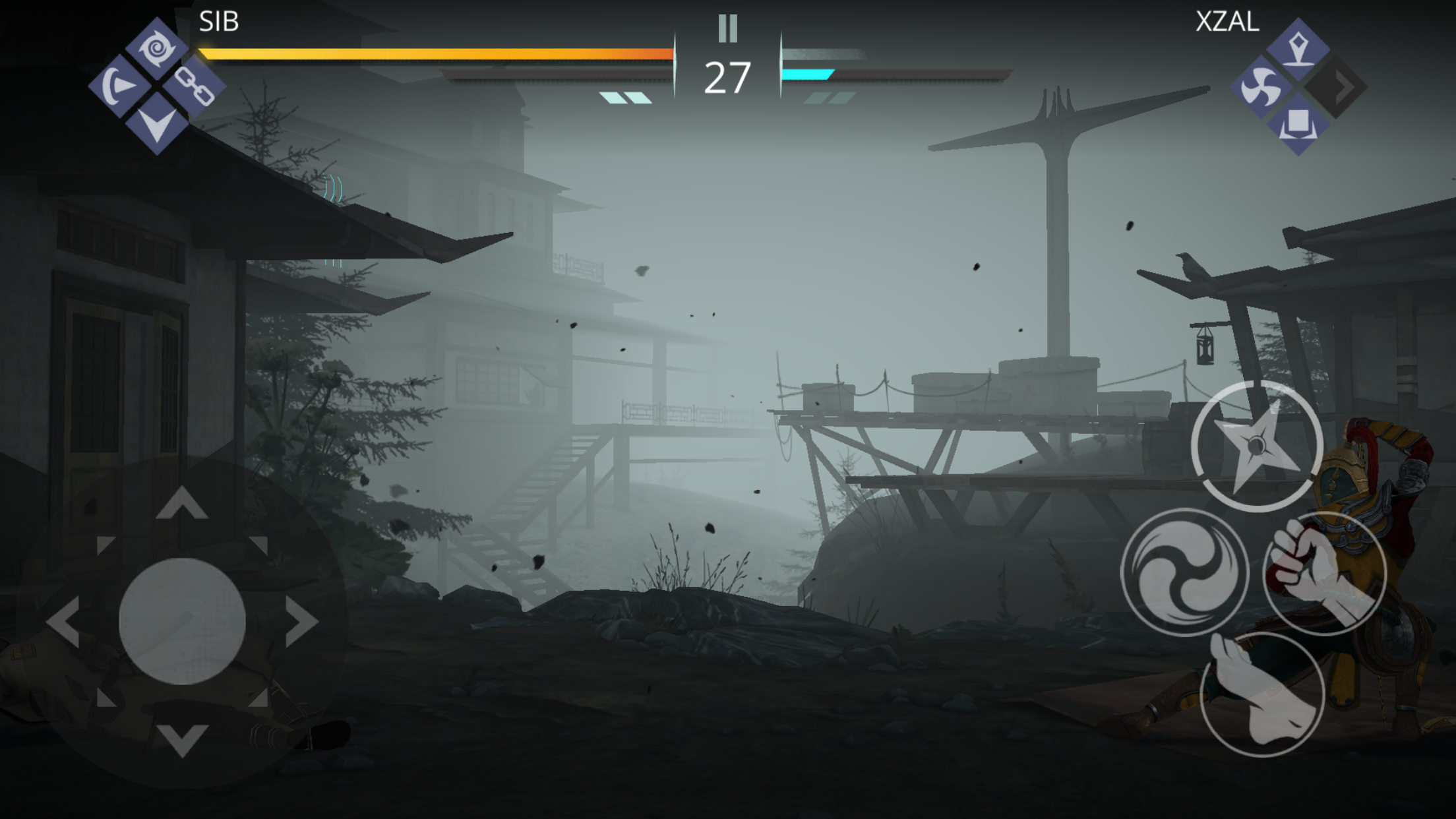Pause the fight with the pause button

(x=727, y=28)
